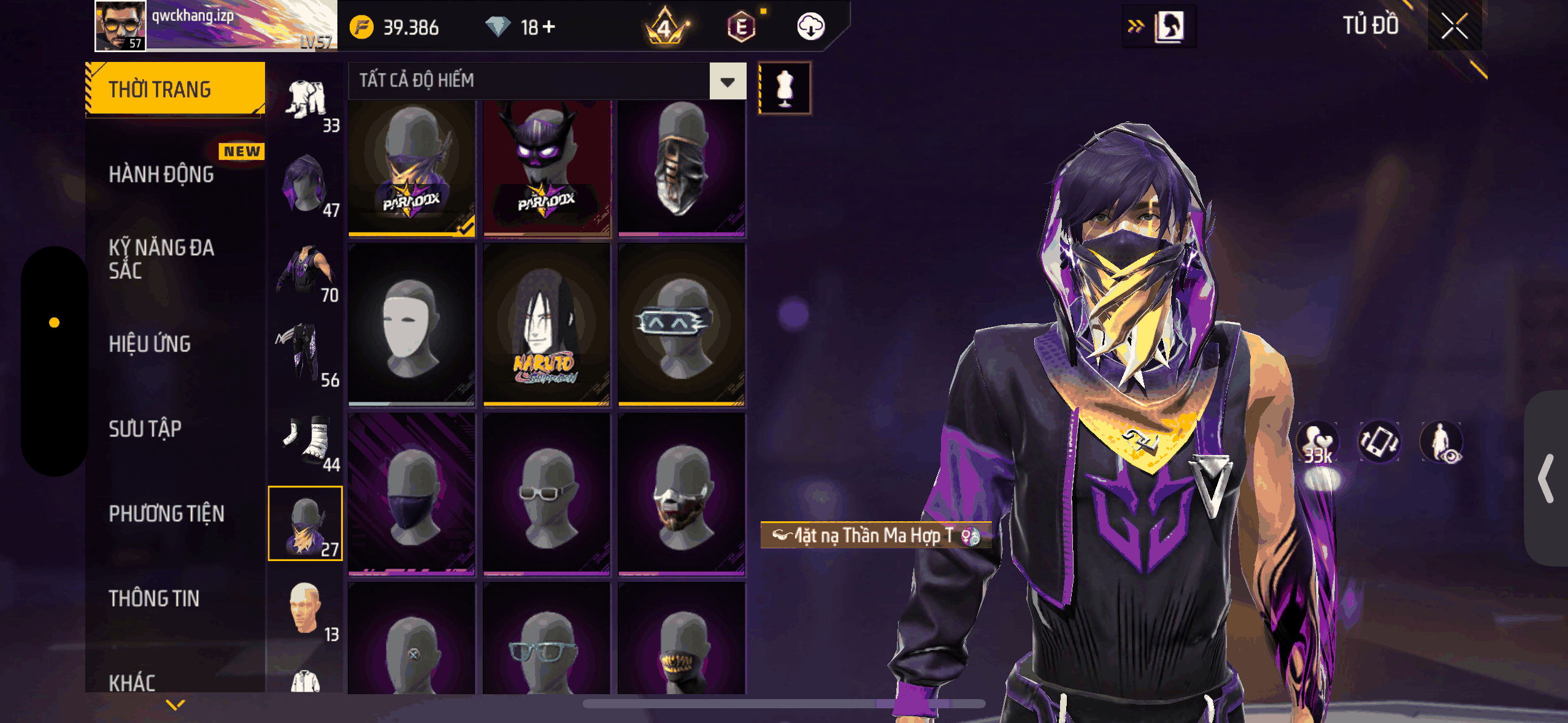Open the Thông Tin tab
1568x723 pixels.
pyautogui.click(x=154, y=599)
